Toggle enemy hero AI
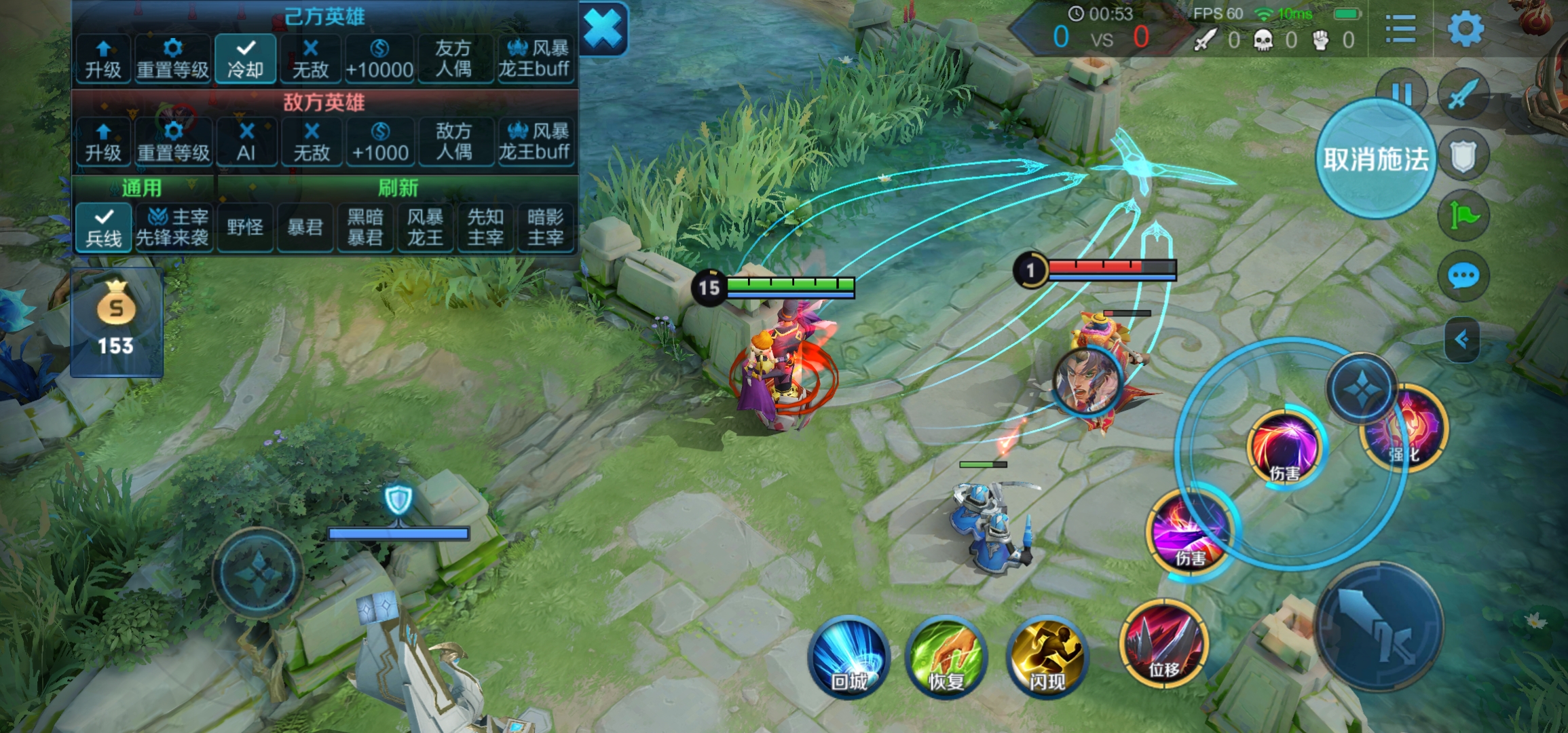The height and width of the screenshot is (733, 1568). pyautogui.click(x=246, y=142)
